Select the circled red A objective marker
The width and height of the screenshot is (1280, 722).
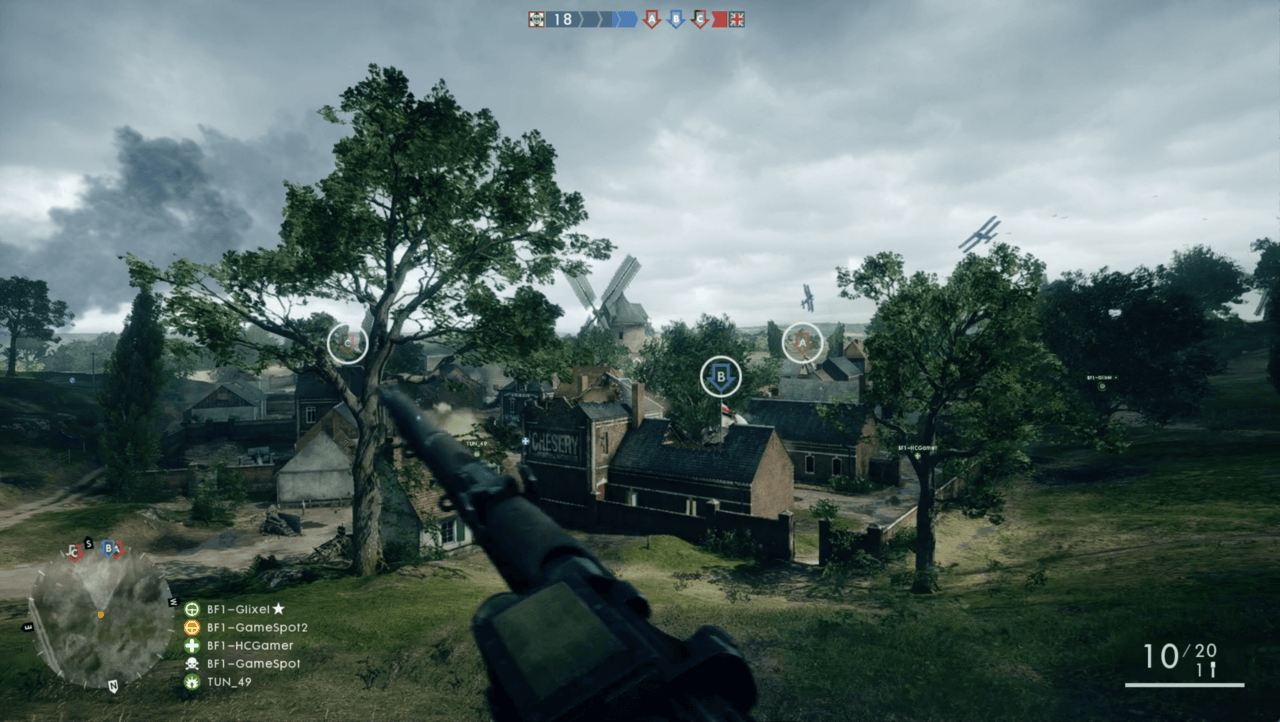[802, 343]
